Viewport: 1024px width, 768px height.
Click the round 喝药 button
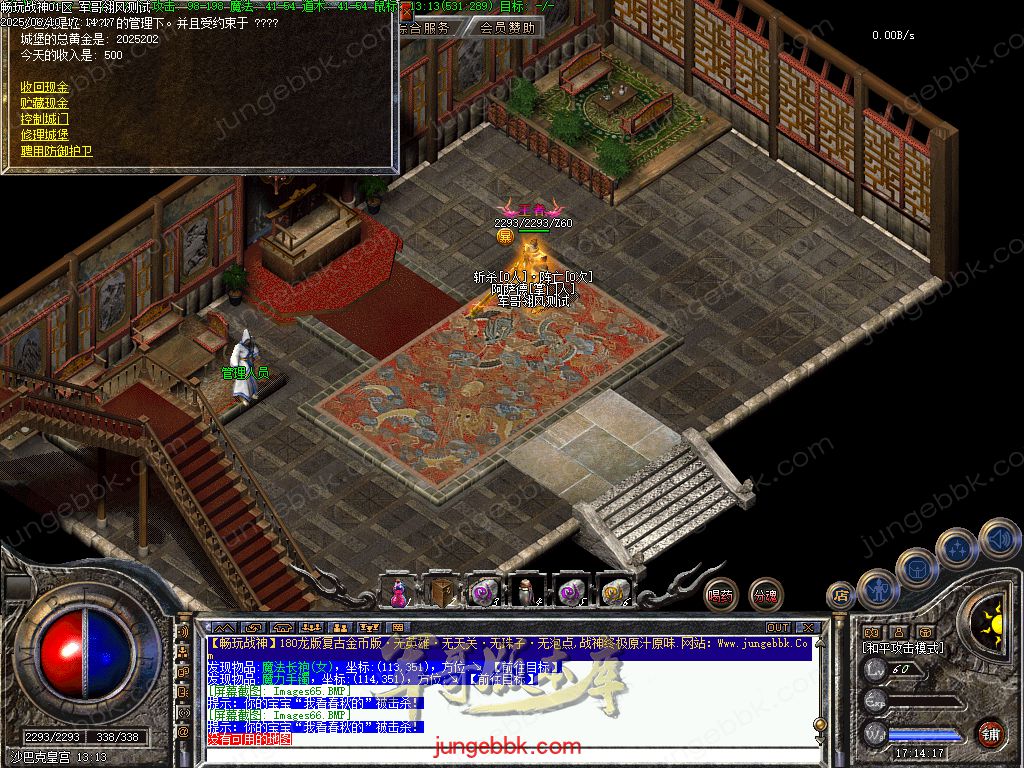pyautogui.click(x=720, y=595)
